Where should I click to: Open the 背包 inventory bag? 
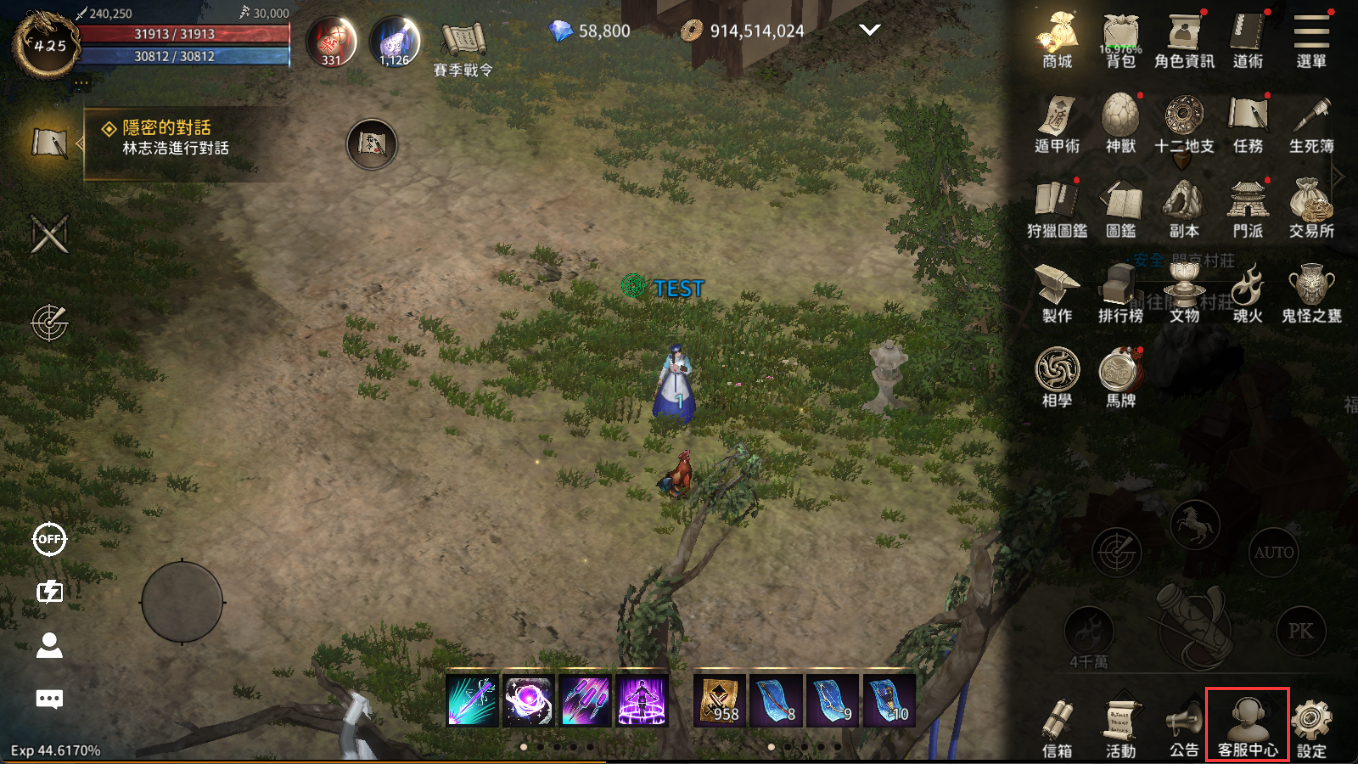(1121, 38)
